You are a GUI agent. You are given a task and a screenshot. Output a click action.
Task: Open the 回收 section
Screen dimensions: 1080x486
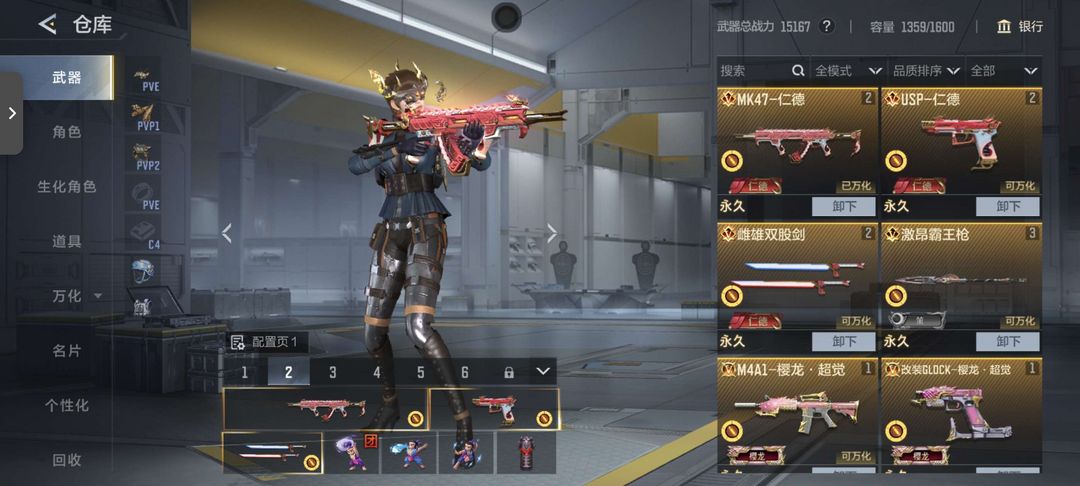coord(66,460)
